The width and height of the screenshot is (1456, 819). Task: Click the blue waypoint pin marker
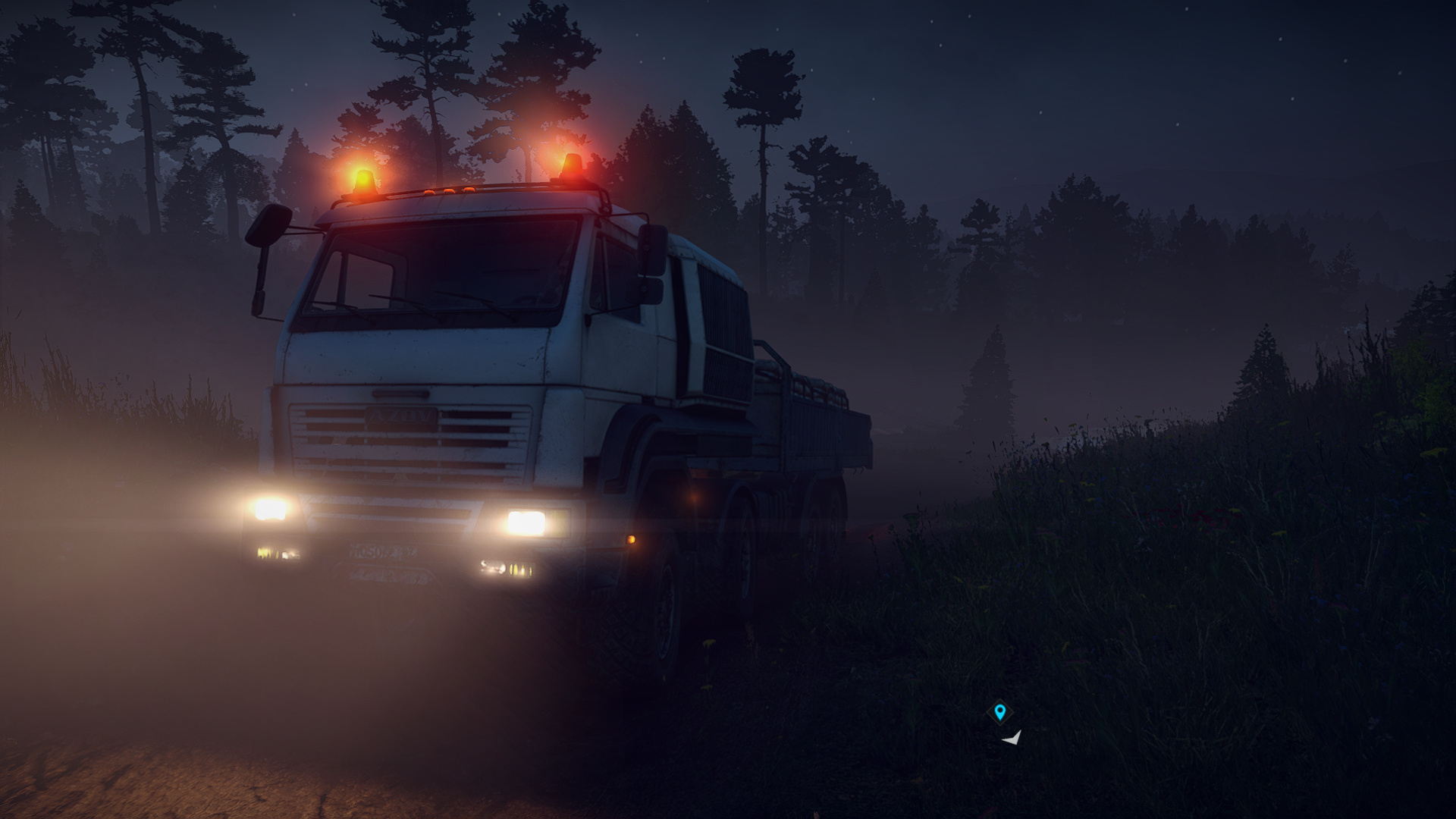pyautogui.click(x=999, y=712)
